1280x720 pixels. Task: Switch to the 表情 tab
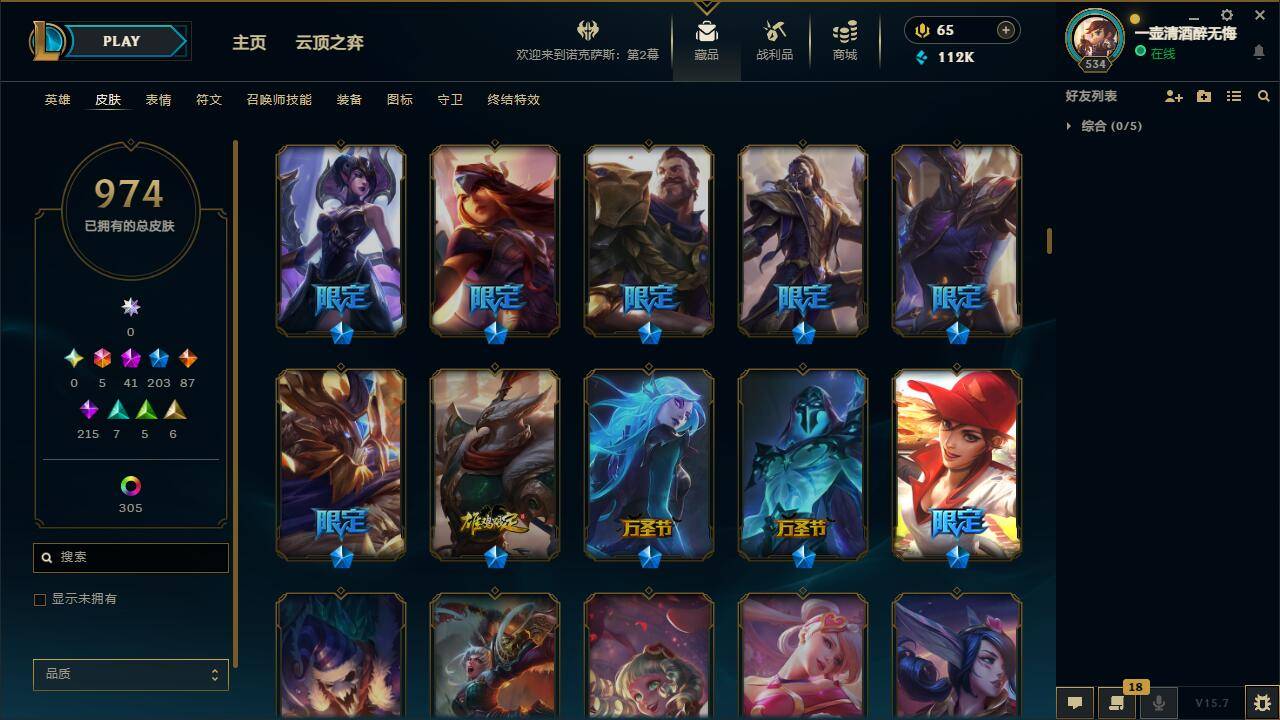point(160,100)
